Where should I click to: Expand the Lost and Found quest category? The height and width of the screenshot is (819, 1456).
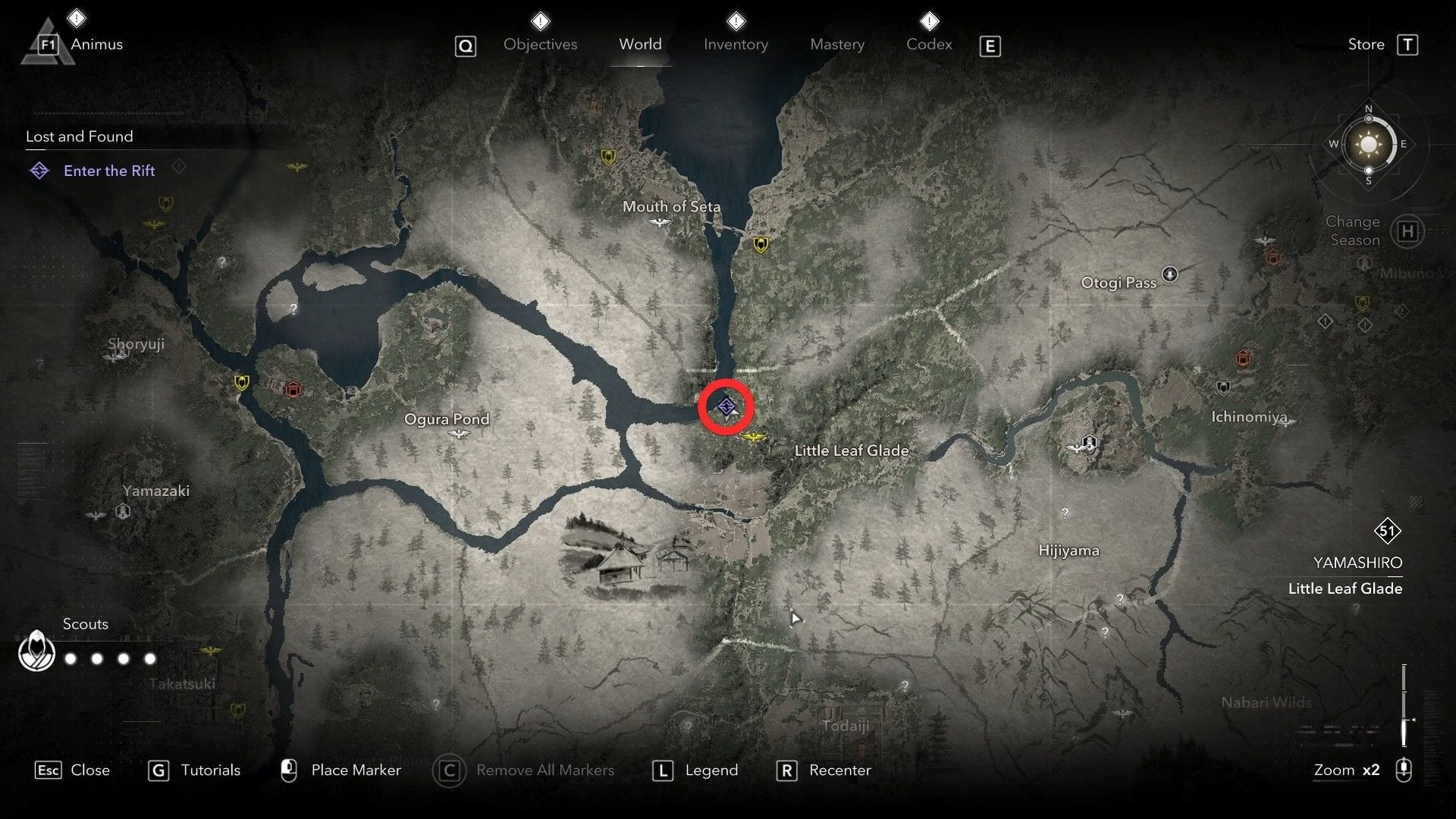[x=79, y=136]
